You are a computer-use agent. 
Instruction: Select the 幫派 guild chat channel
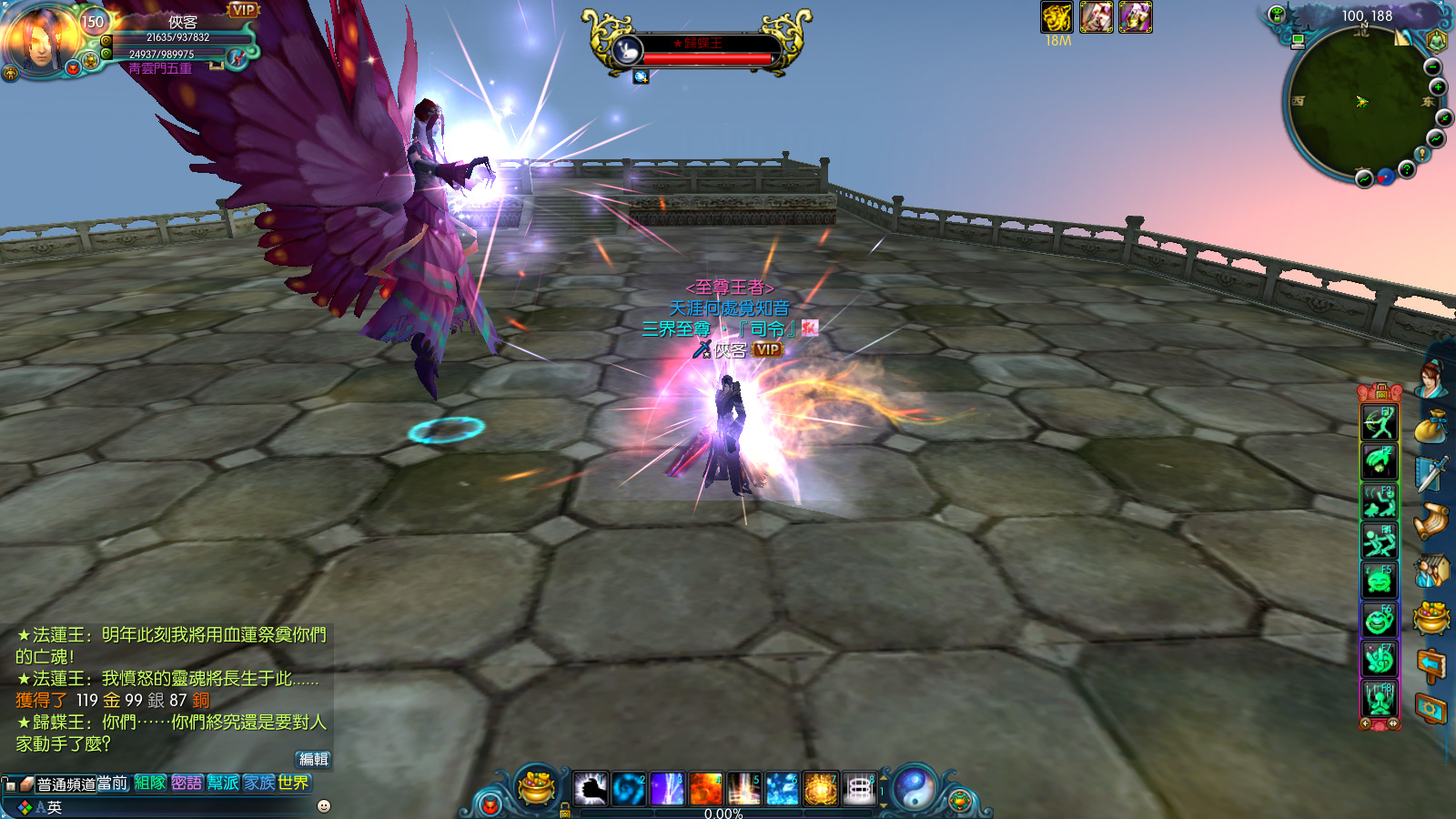point(223,783)
